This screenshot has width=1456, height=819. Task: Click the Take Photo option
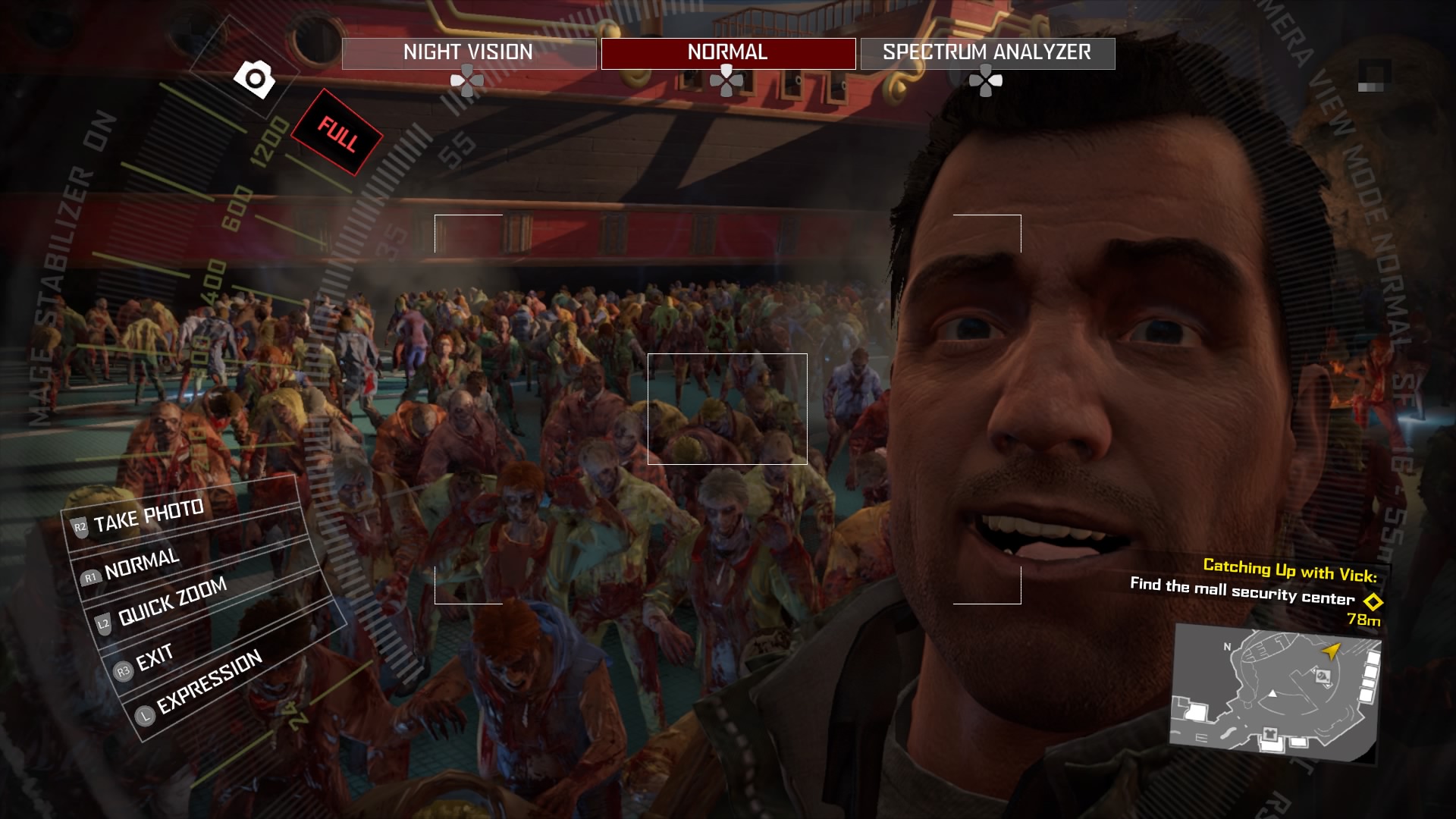pyautogui.click(x=149, y=516)
